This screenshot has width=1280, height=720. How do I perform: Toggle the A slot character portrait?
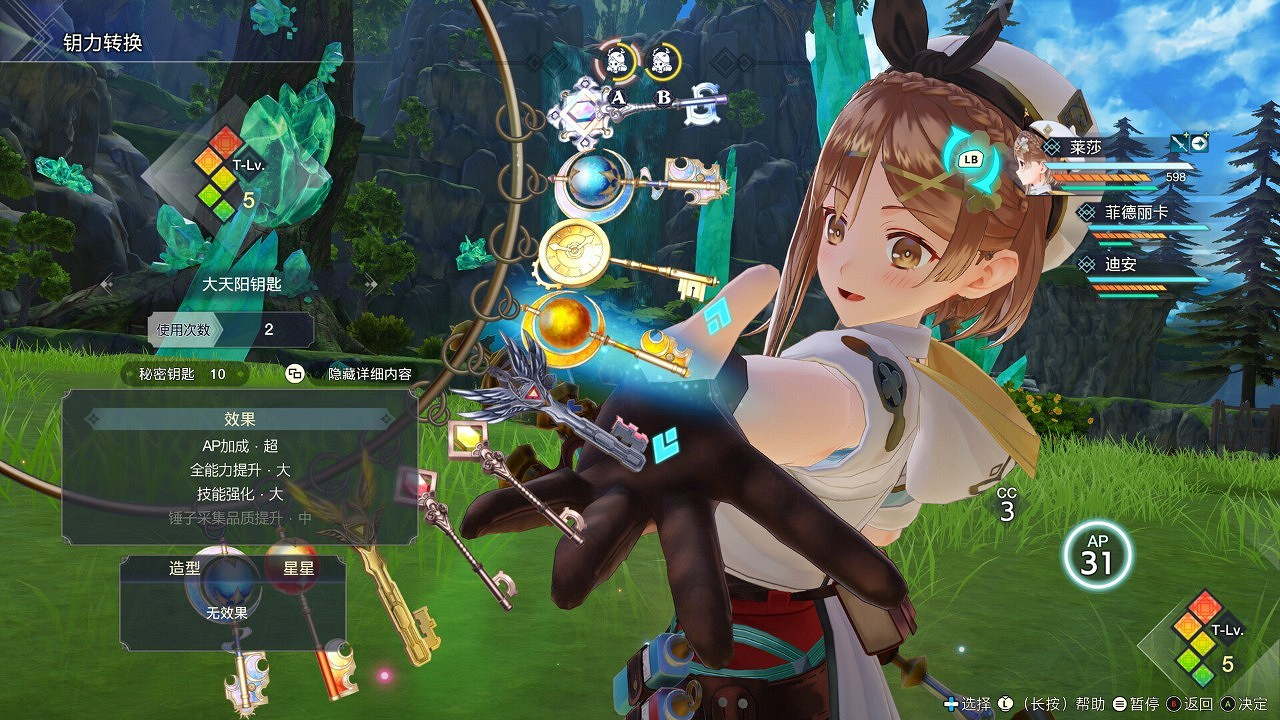tap(617, 60)
